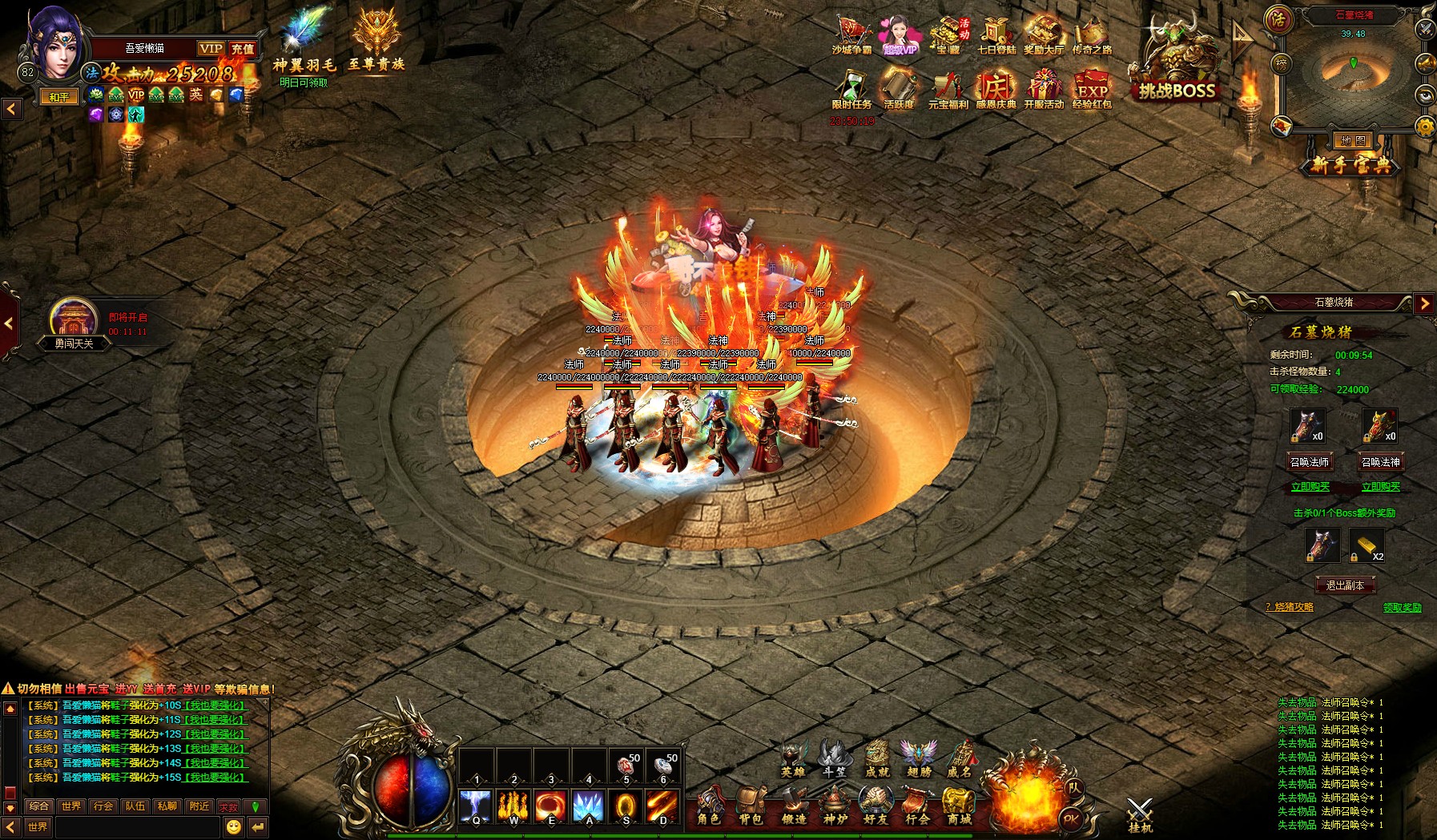
Task: Toggle the 挂机 auto-battle crossed swords
Action: tap(1140, 814)
